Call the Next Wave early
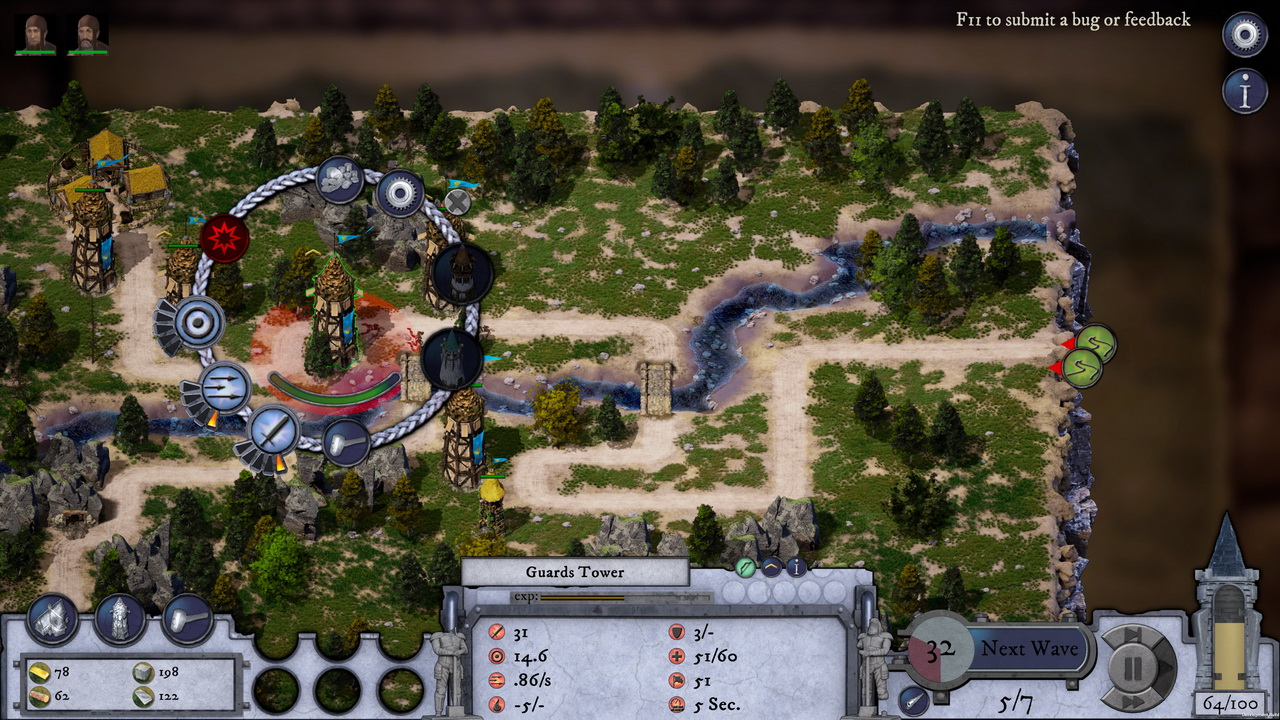This screenshot has height=720, width=1280. (1029, 648)
